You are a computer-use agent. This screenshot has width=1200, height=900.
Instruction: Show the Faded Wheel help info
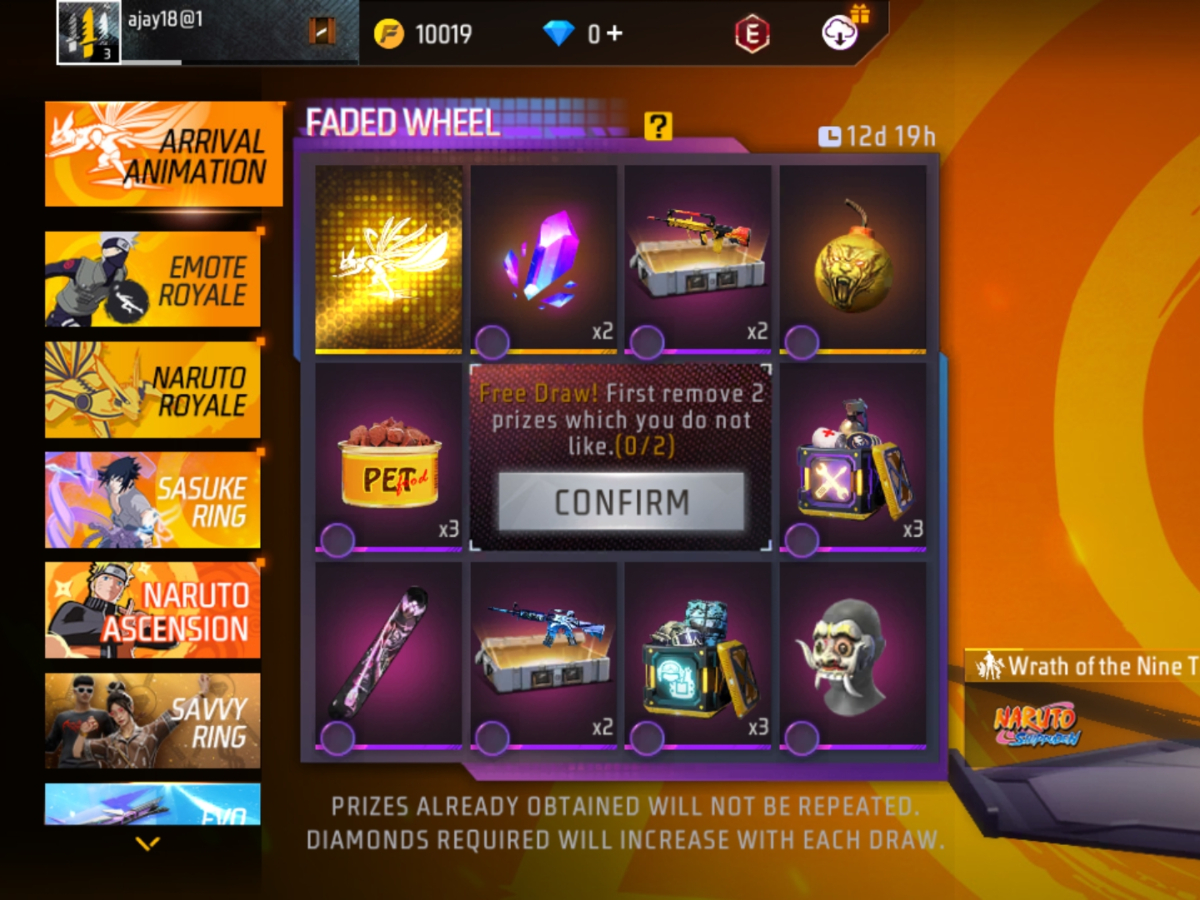point(658,126)
